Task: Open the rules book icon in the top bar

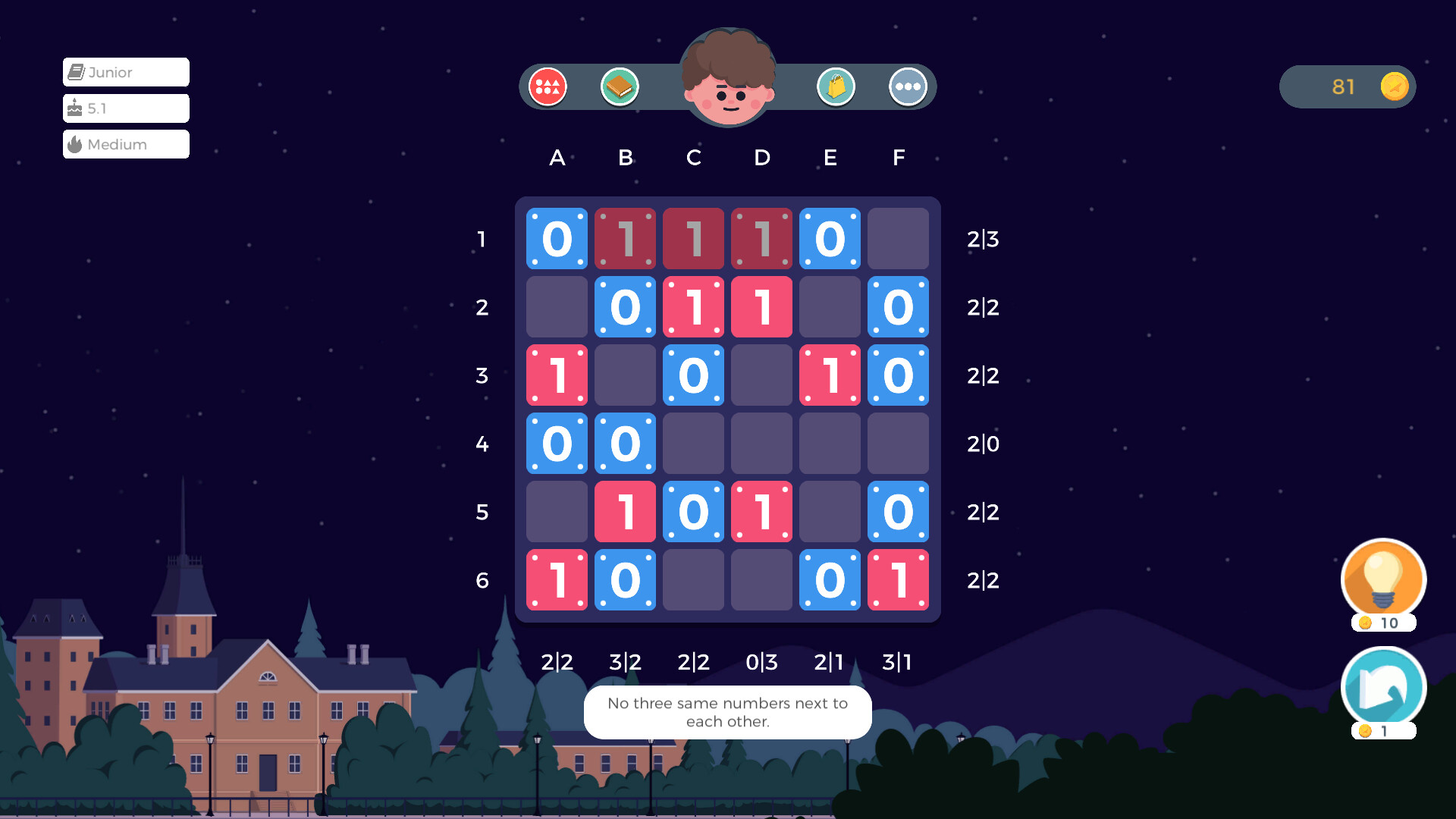Action: [x=620, y=86]
